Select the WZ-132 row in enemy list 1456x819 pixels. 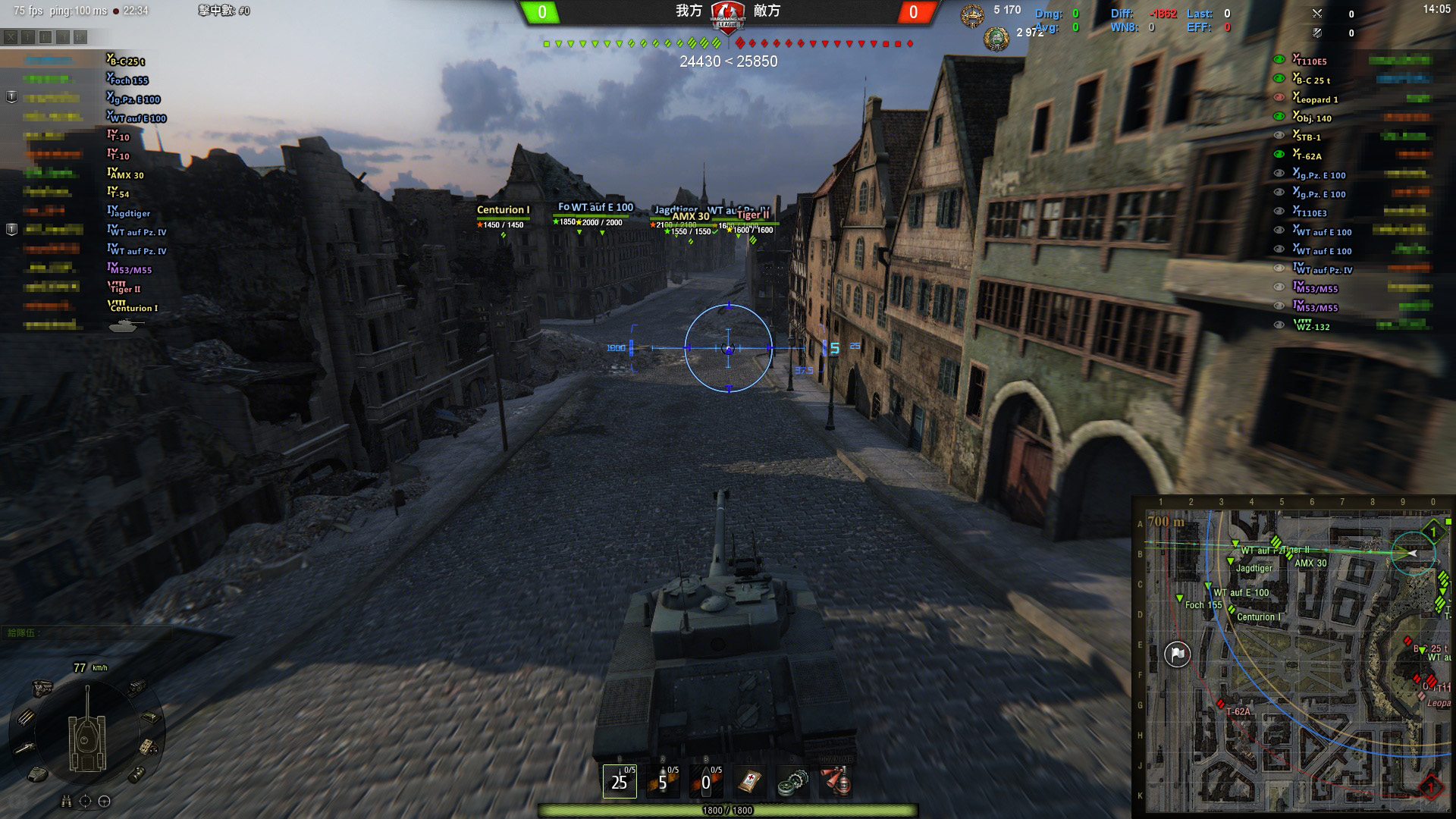tap(1313, 326)
